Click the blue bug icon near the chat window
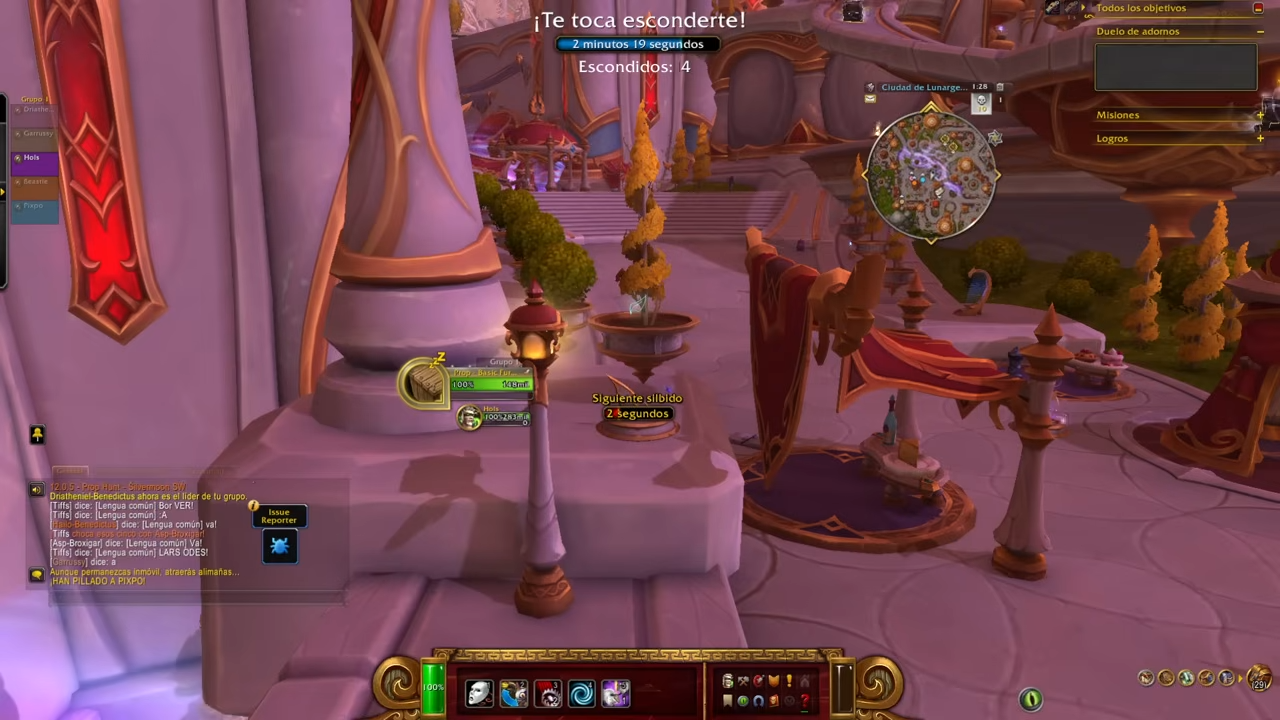Viewport: 1280px width, 720px height. 280,545
